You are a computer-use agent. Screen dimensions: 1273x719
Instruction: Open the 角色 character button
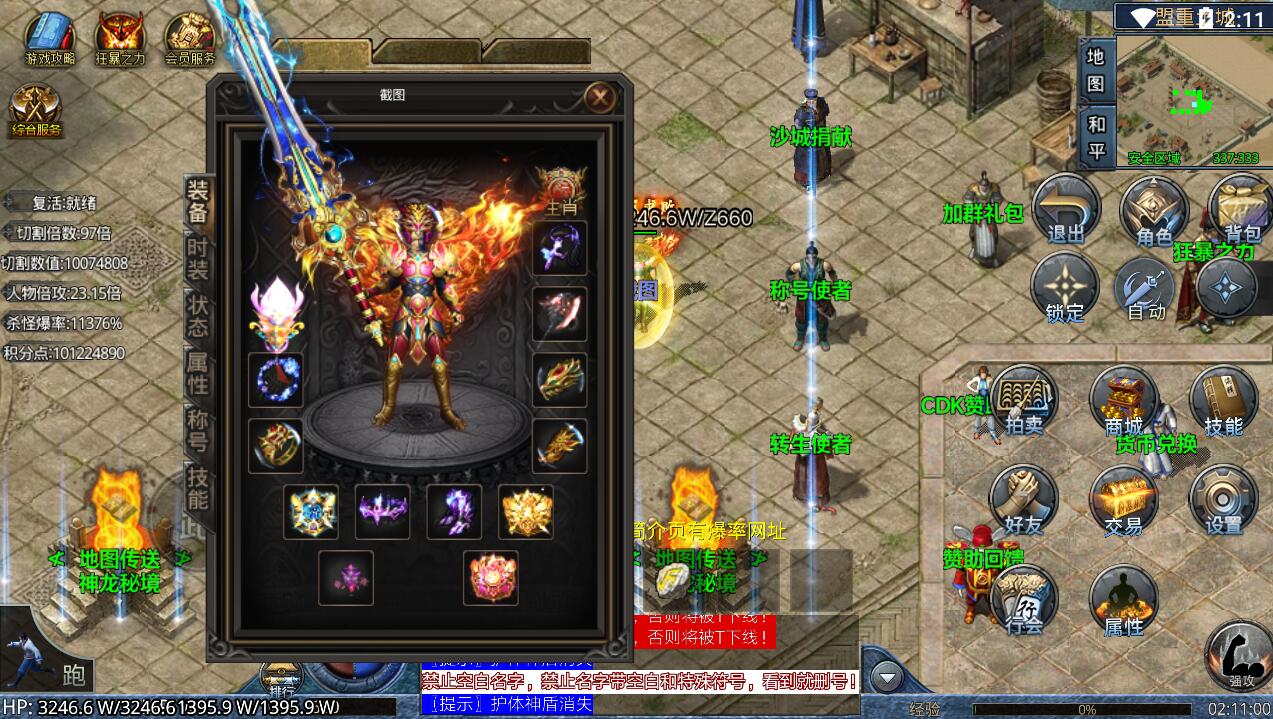click(x=1154, y=211)
